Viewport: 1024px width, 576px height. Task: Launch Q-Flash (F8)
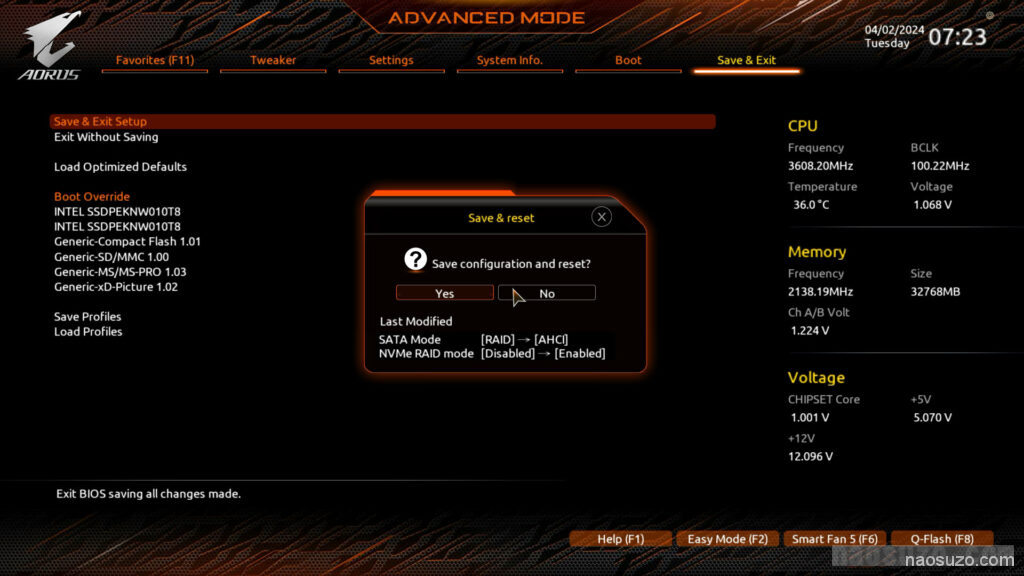tap(941, 539)
